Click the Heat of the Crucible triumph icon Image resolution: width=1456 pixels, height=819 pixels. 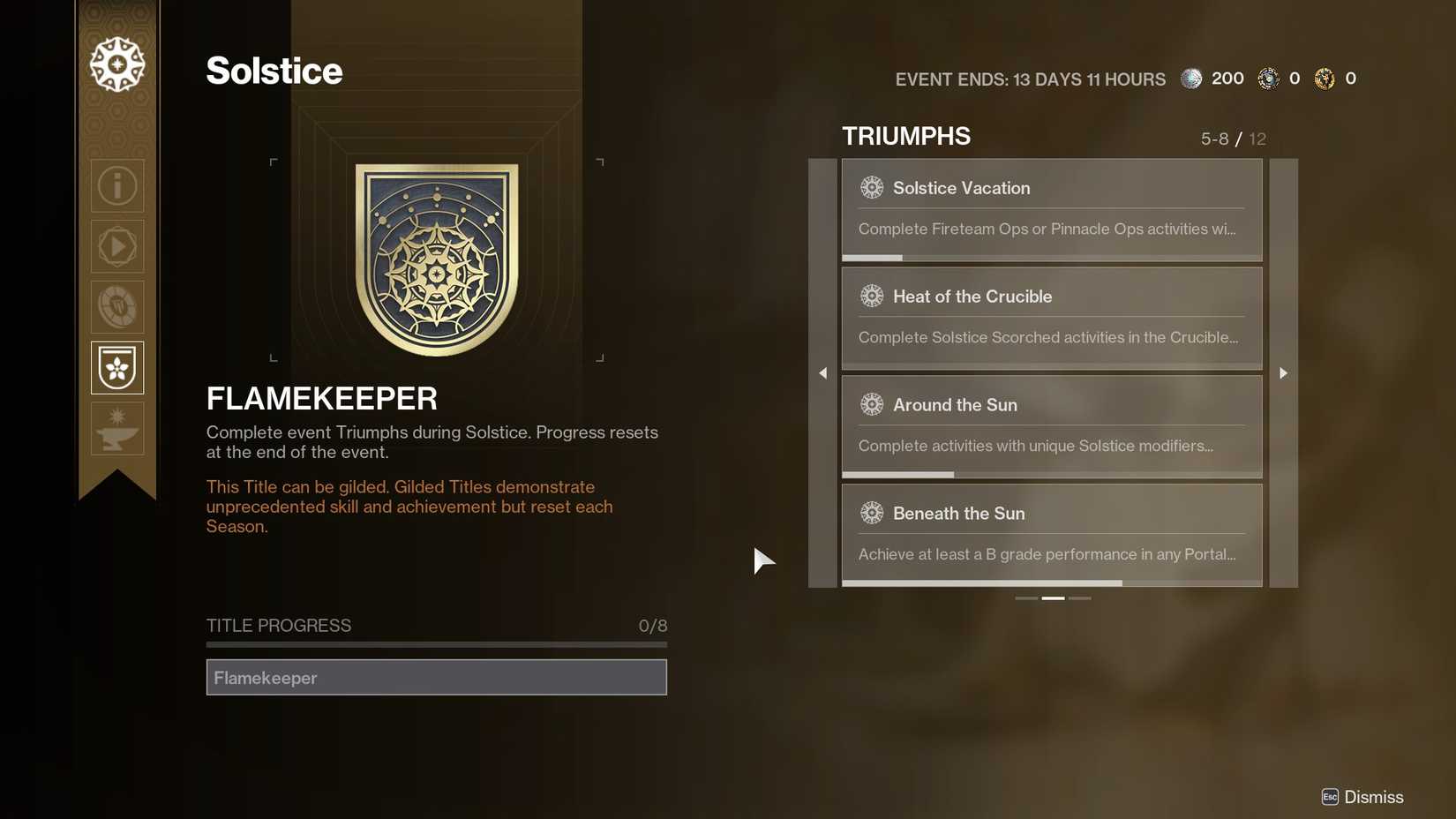point(872,296)
